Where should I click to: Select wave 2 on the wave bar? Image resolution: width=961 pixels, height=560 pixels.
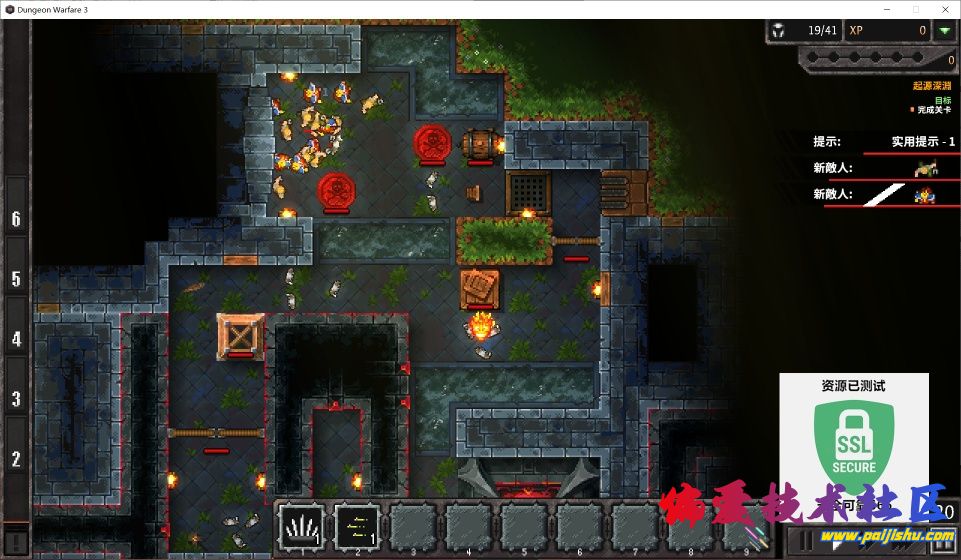click(16, 459)
